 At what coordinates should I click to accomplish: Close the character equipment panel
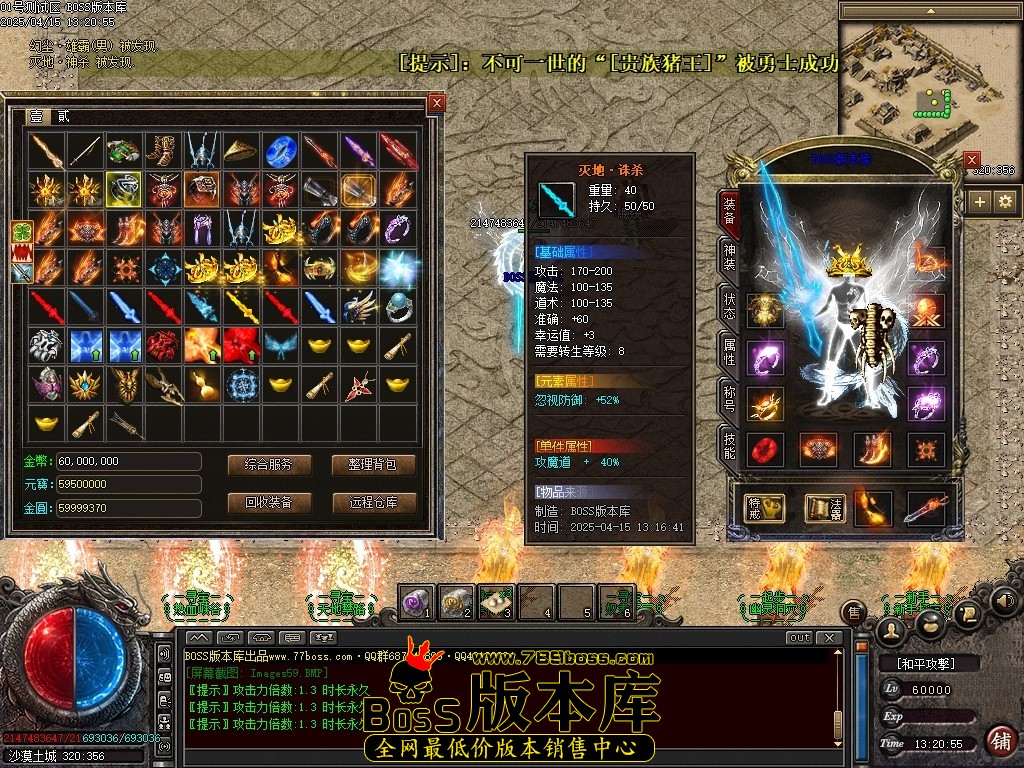971,160
